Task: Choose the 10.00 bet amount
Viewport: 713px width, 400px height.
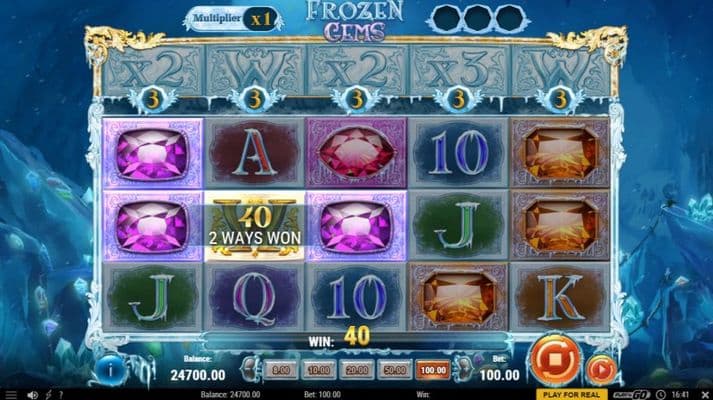Action: [317, 370]
